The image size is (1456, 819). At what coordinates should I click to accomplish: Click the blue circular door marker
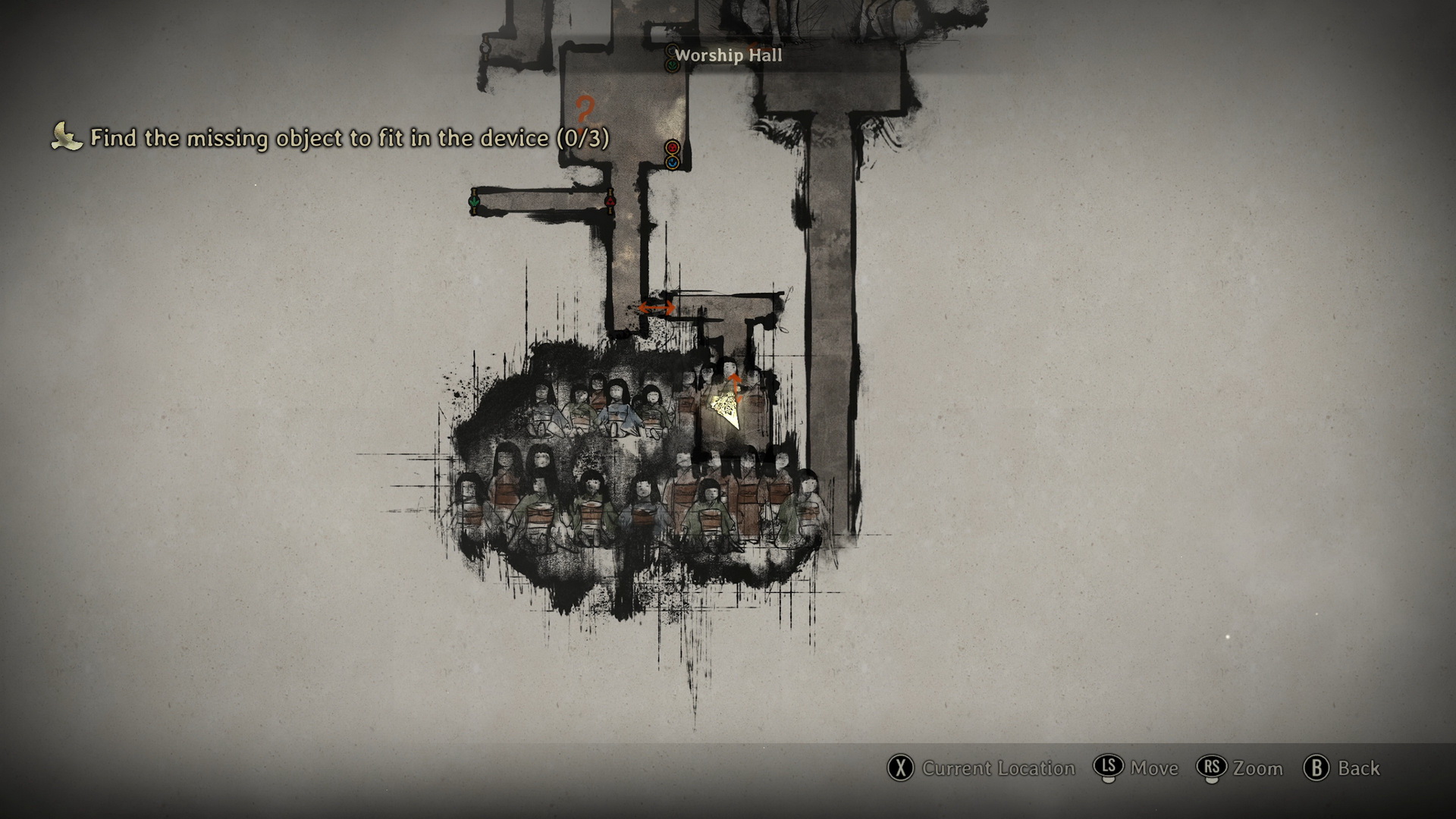[672, 162]
